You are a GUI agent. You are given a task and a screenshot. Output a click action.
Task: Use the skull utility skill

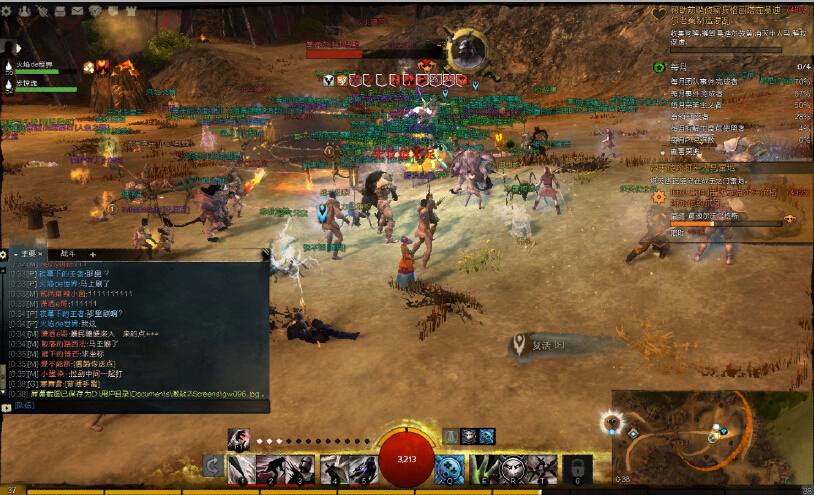[513, 467]
